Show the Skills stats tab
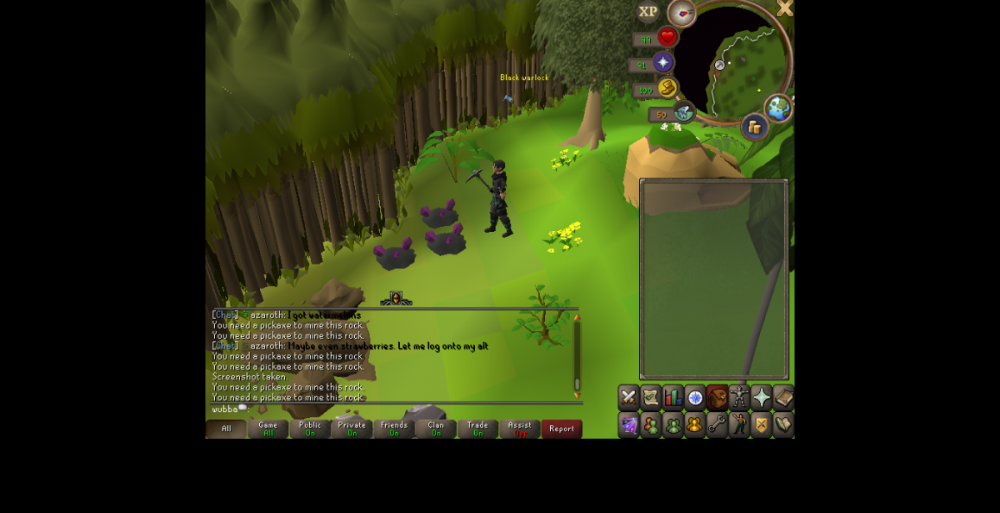 click(x=672, y=397)
